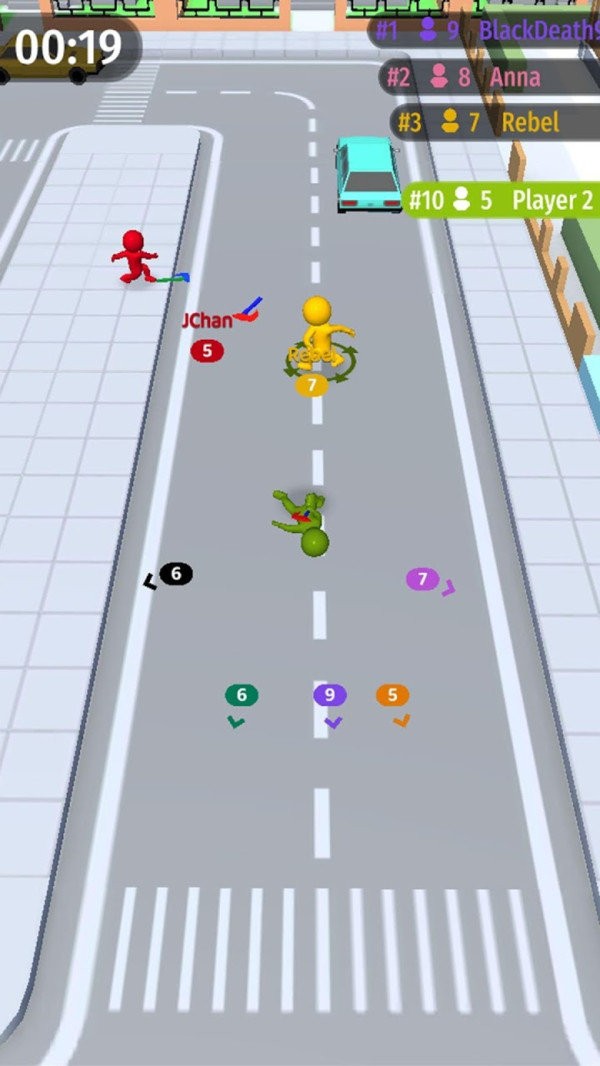Select BlackDeath9's first-place leaderboard row

coord(486,30)
